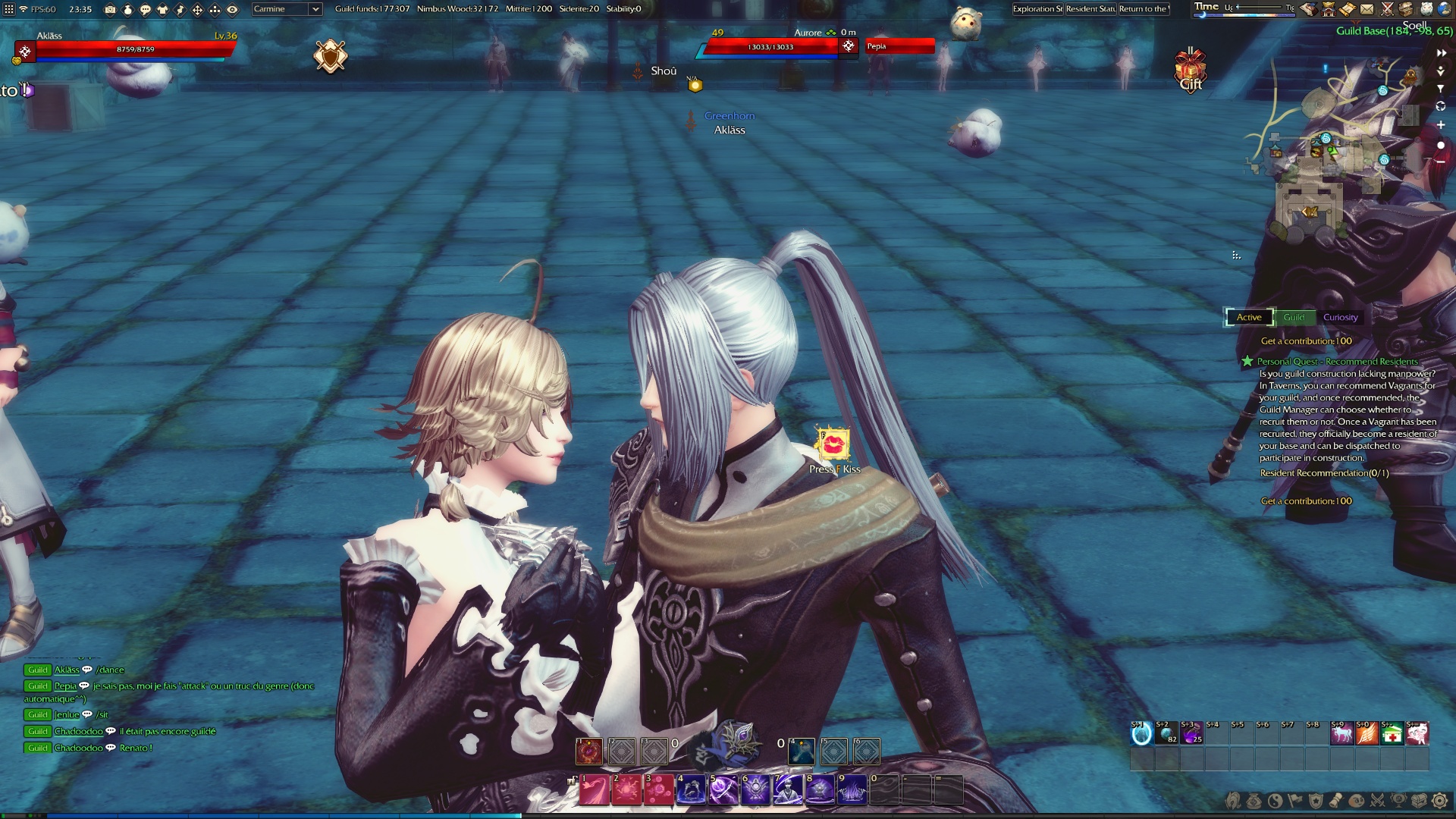Use the purple lightning orb skill
This screenshot has width=1456, height=819.
[723, 790]
